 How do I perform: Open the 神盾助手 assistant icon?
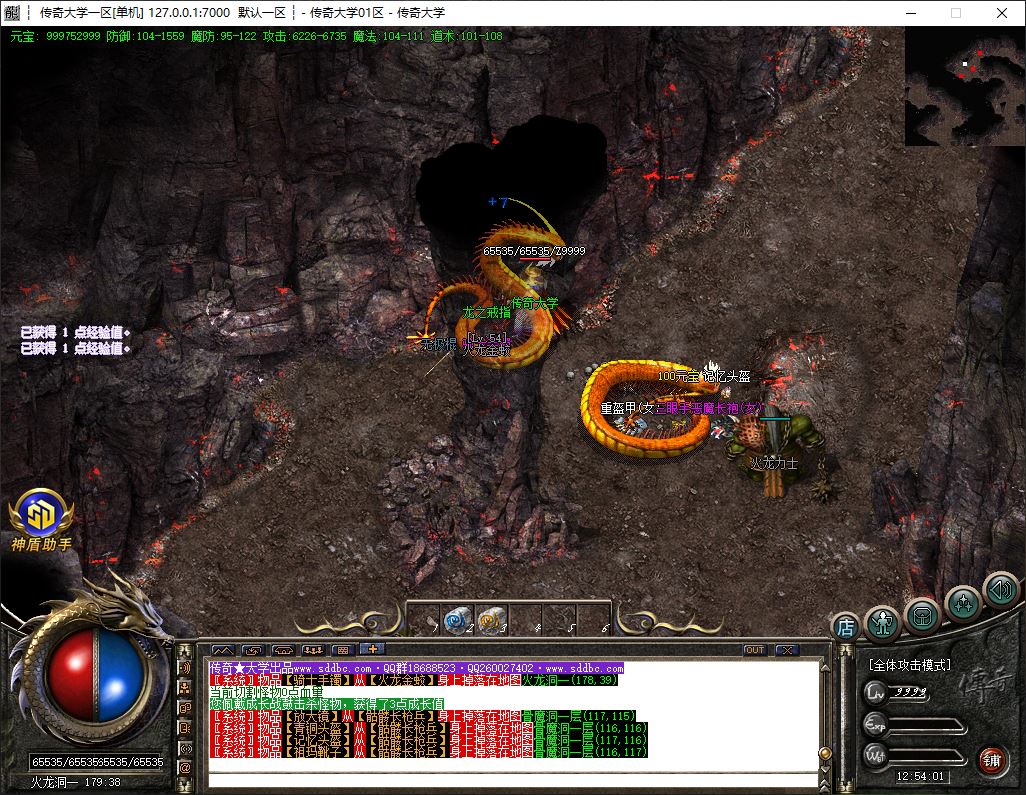[41, 514]
